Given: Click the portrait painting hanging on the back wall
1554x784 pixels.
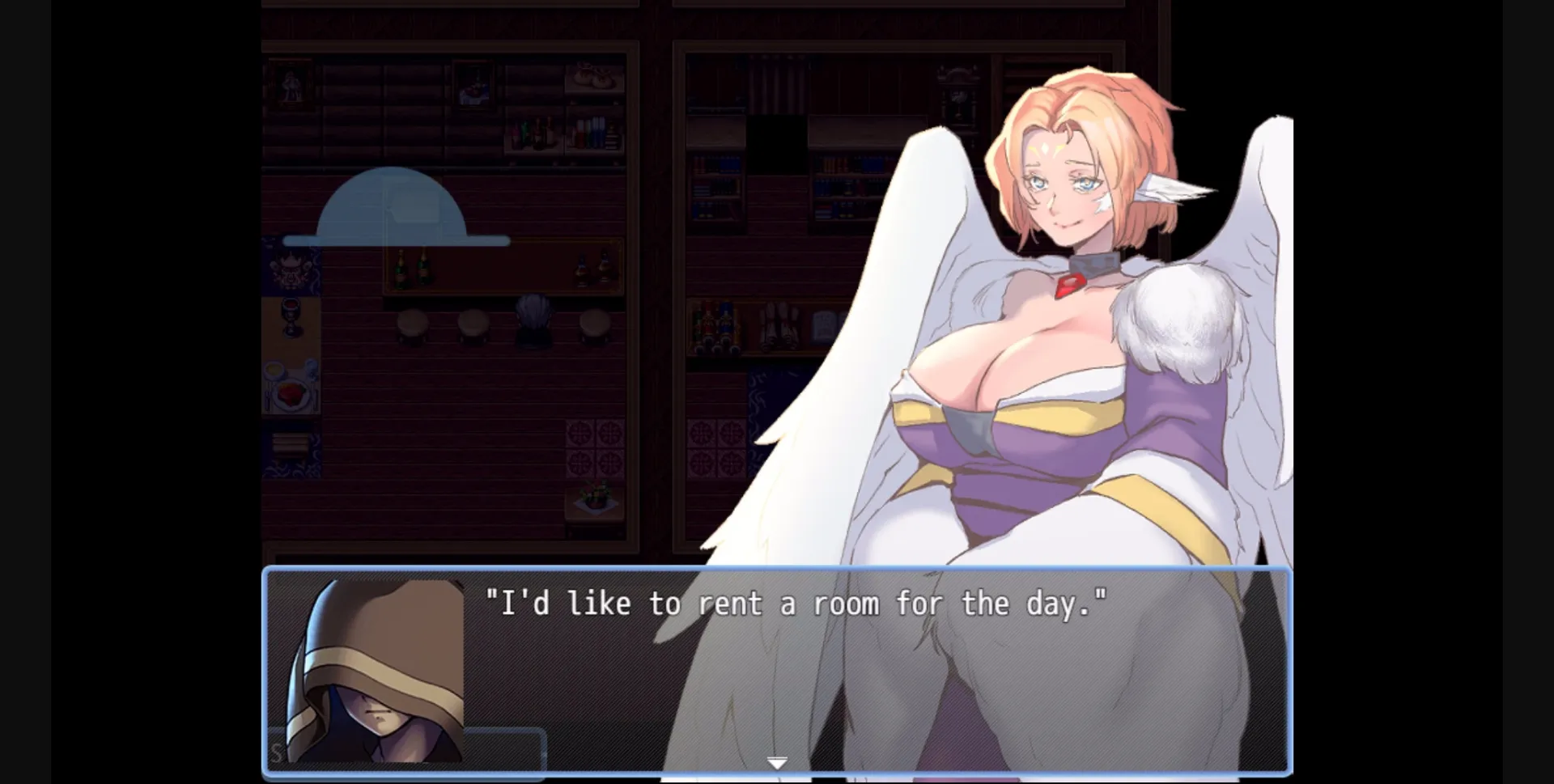Looking at the screenshot, I should point(291,82).
